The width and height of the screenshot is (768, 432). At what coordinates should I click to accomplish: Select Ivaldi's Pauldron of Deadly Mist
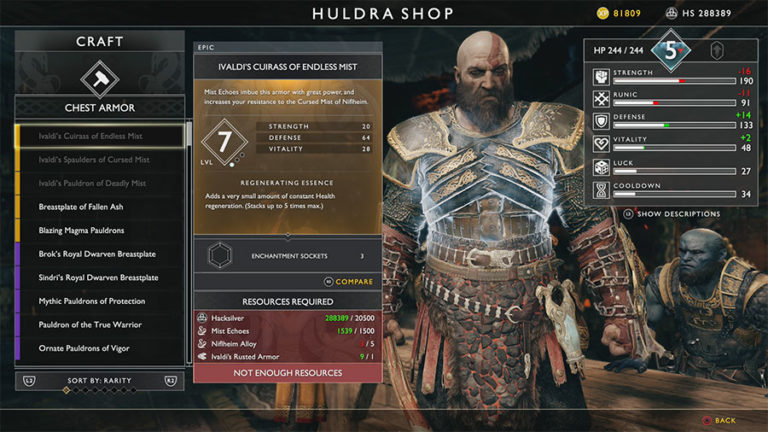(99, 183)
